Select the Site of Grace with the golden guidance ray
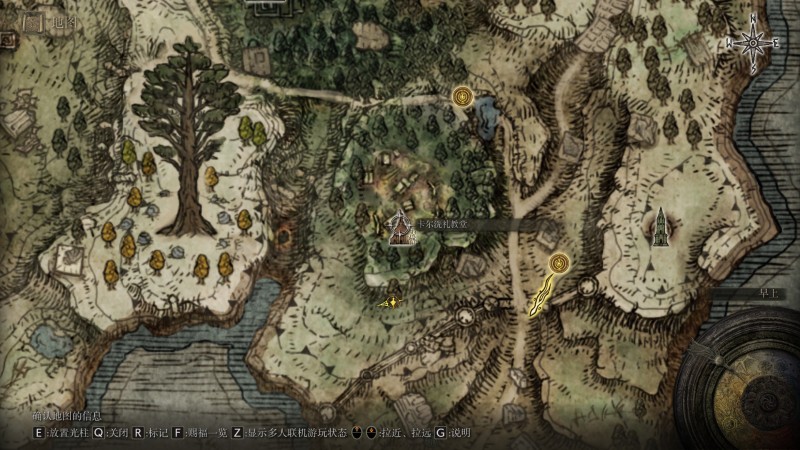The image size is (800, 450). 558,264
